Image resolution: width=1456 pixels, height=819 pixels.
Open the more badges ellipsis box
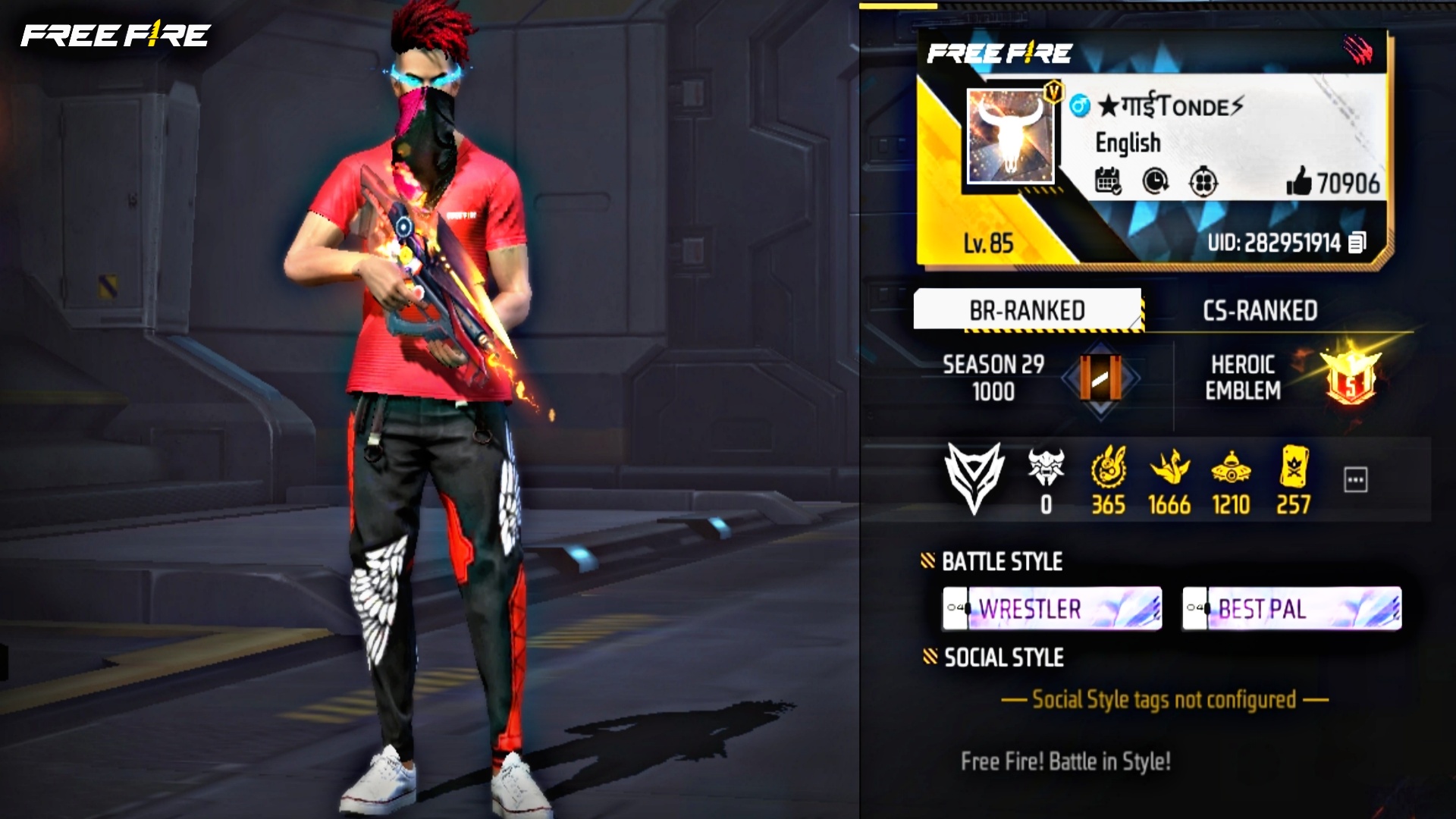1354,478
